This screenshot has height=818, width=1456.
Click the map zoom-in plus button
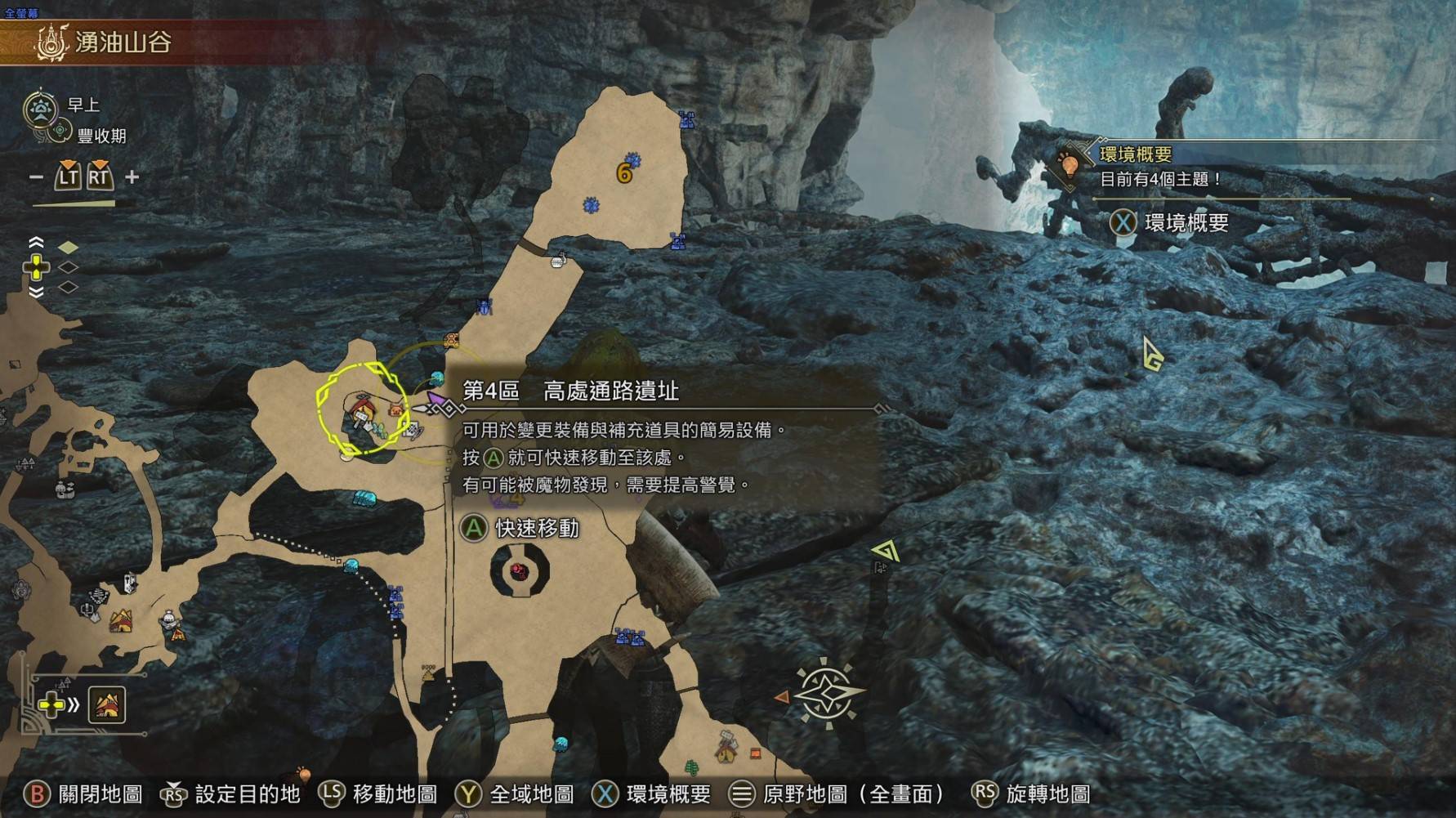point(132,177)
